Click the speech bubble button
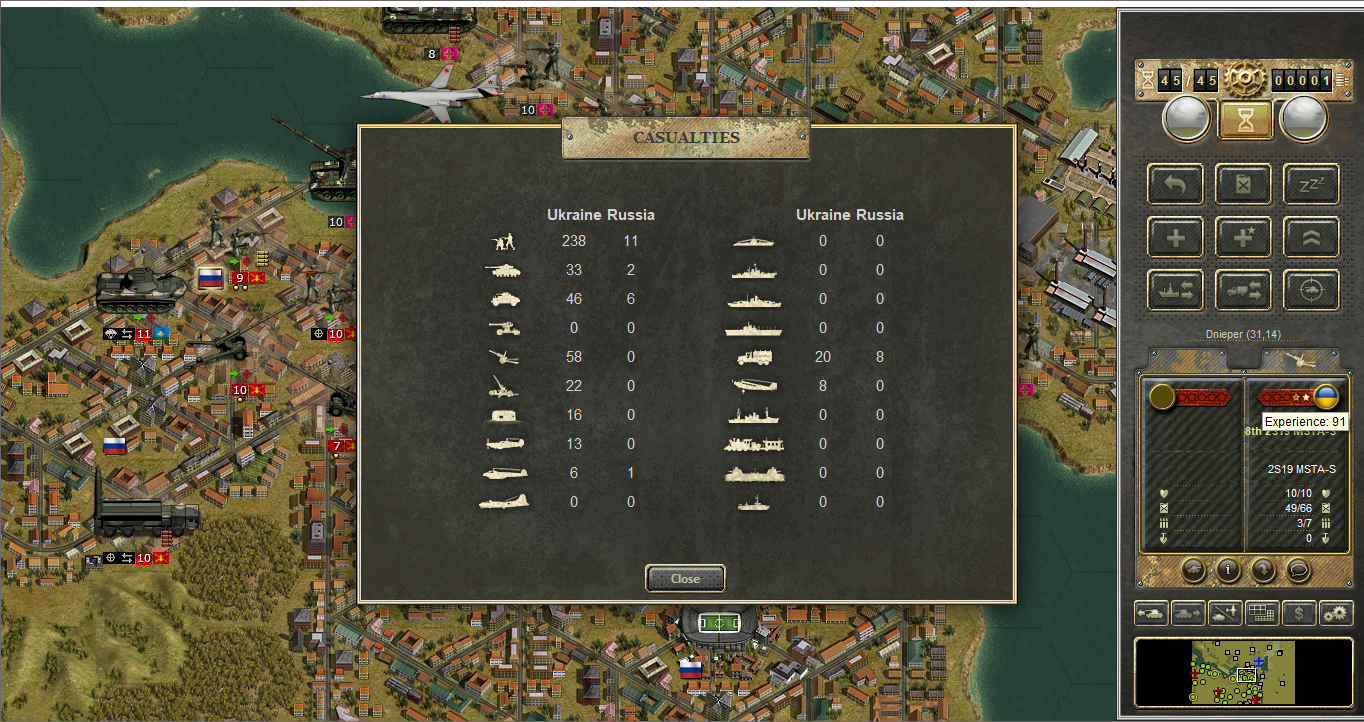 pos(1298,570)
